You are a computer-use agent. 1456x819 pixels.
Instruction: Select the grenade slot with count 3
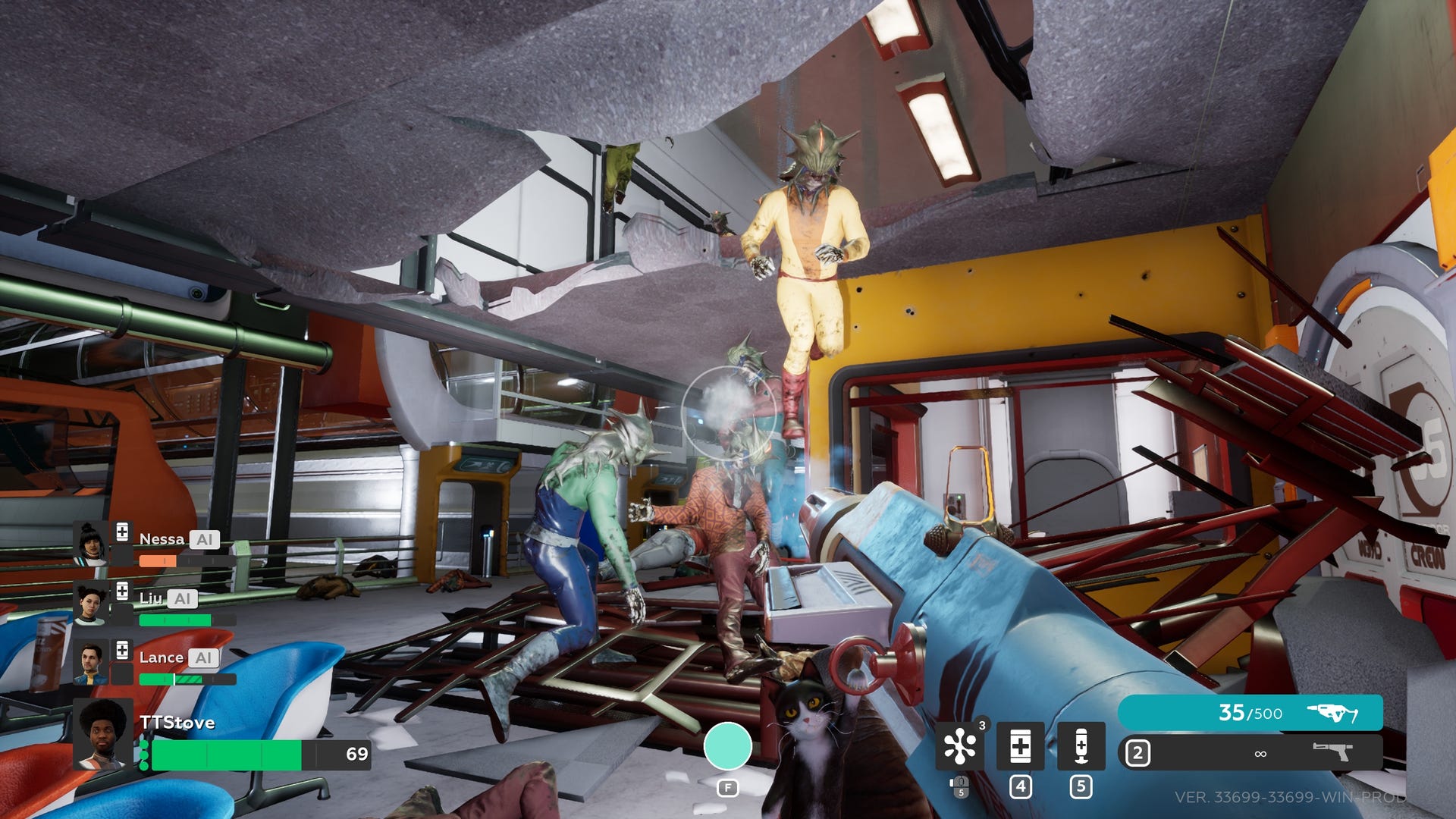point(959,746)
